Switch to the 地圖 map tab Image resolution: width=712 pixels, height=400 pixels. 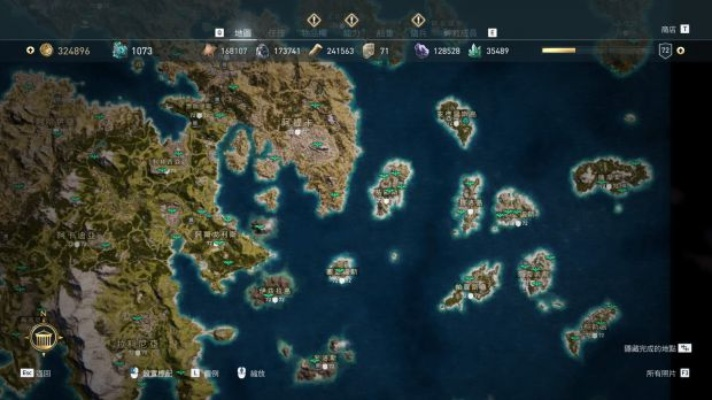(243, 32)
